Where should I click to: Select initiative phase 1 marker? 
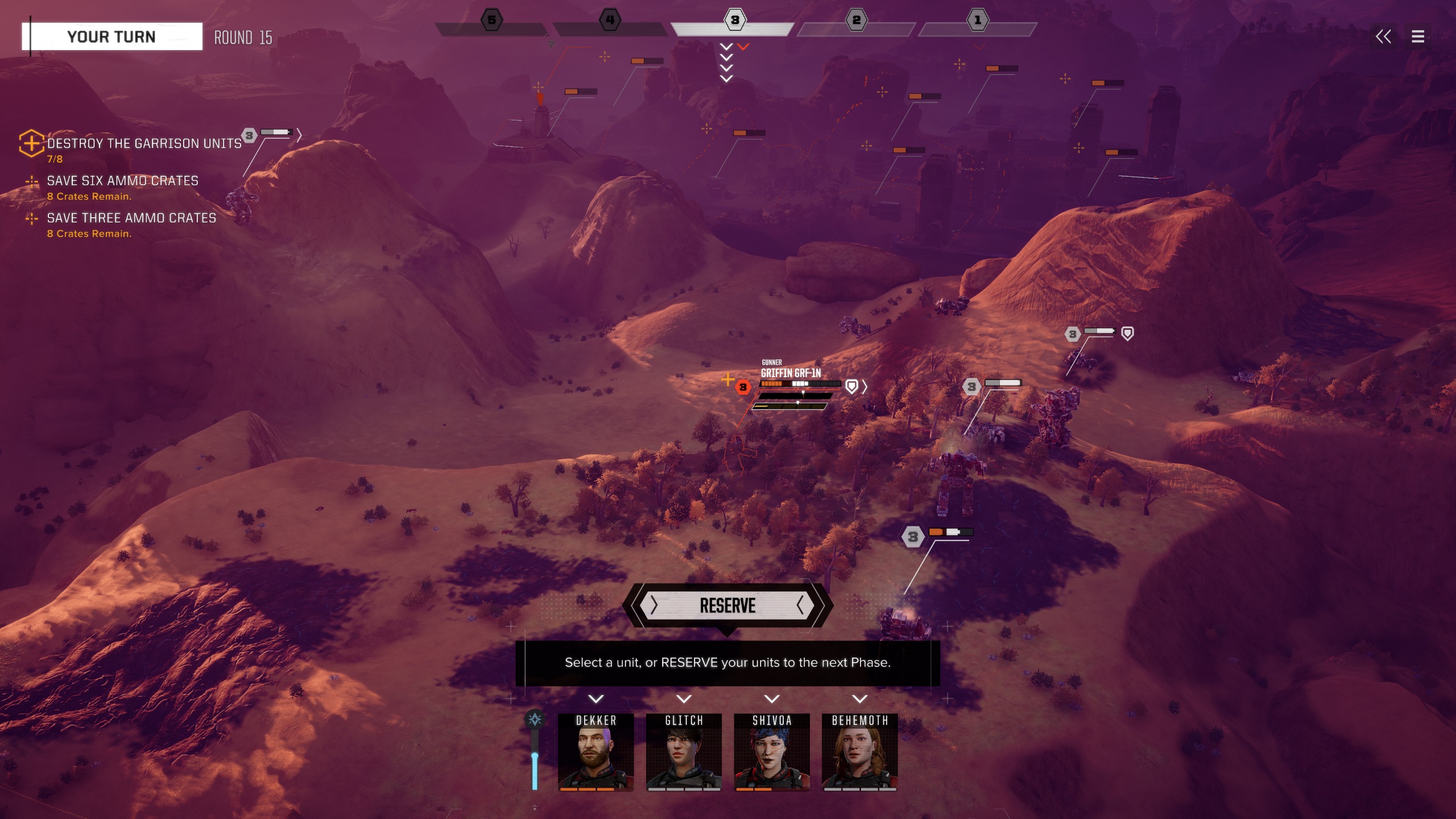click(978, 20)
